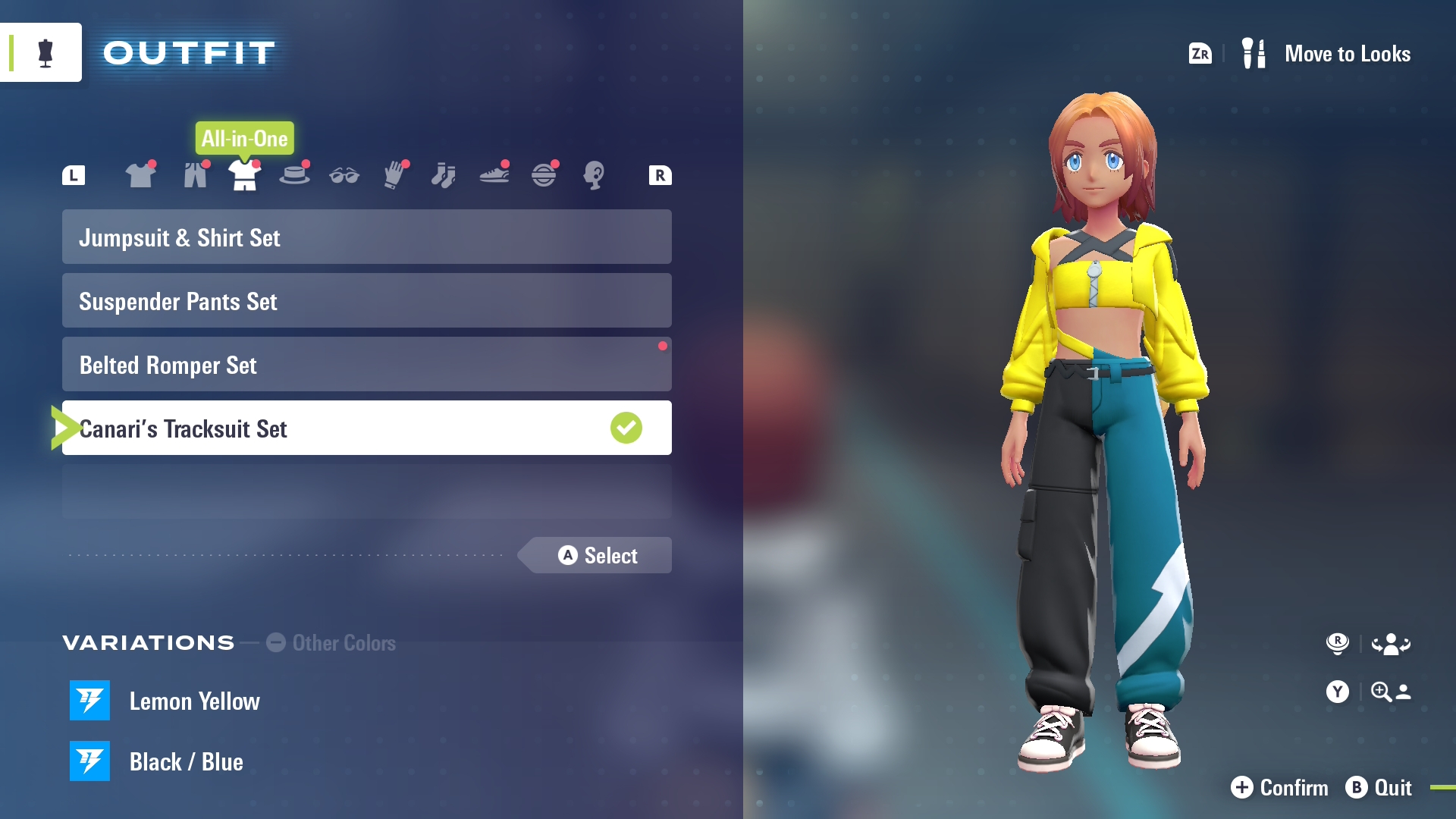Confirm the outfit choice

pos(1279,788)
